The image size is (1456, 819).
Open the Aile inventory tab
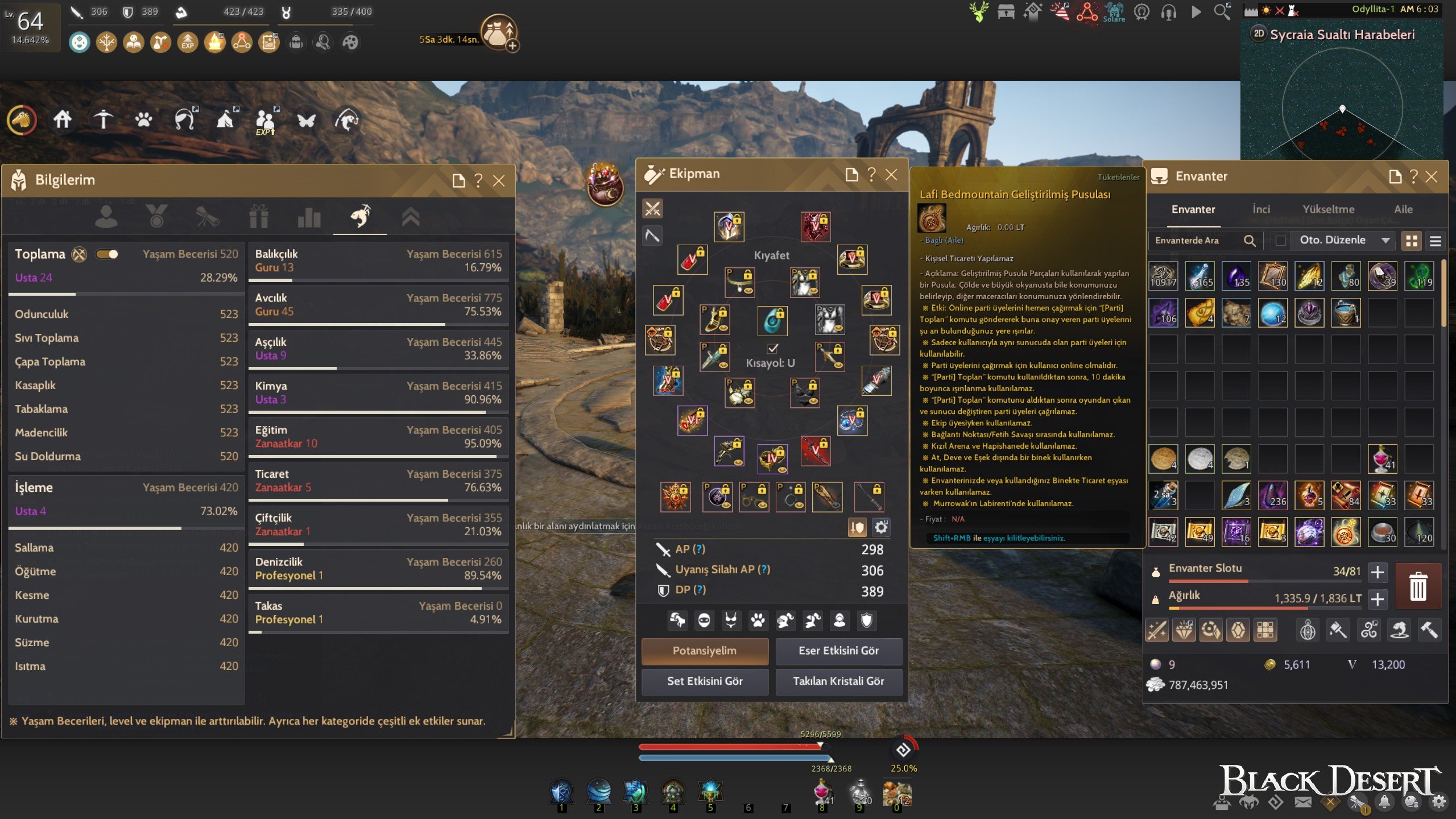coord(1403,209)
